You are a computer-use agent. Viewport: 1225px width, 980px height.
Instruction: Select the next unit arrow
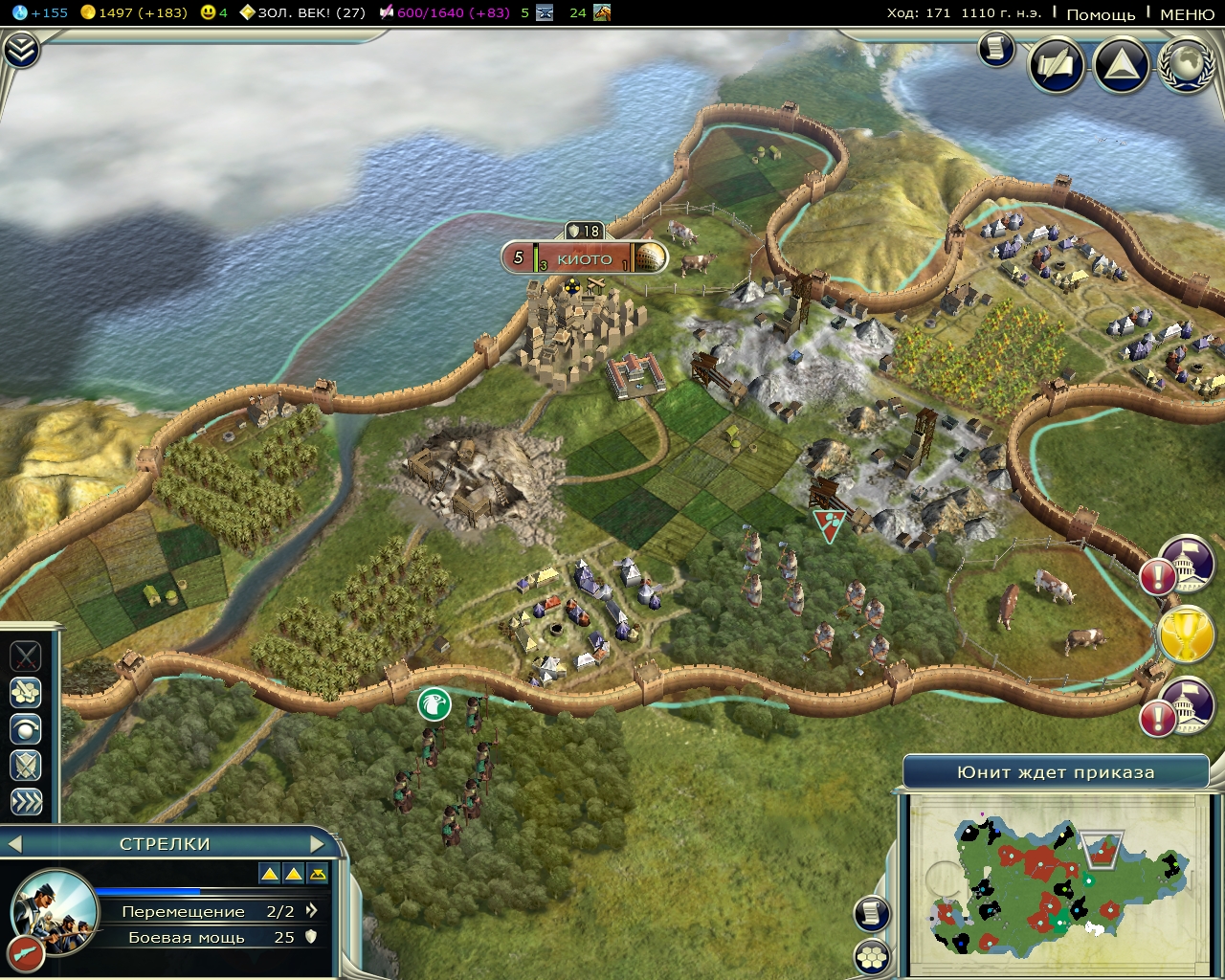[x=319, y=844]
